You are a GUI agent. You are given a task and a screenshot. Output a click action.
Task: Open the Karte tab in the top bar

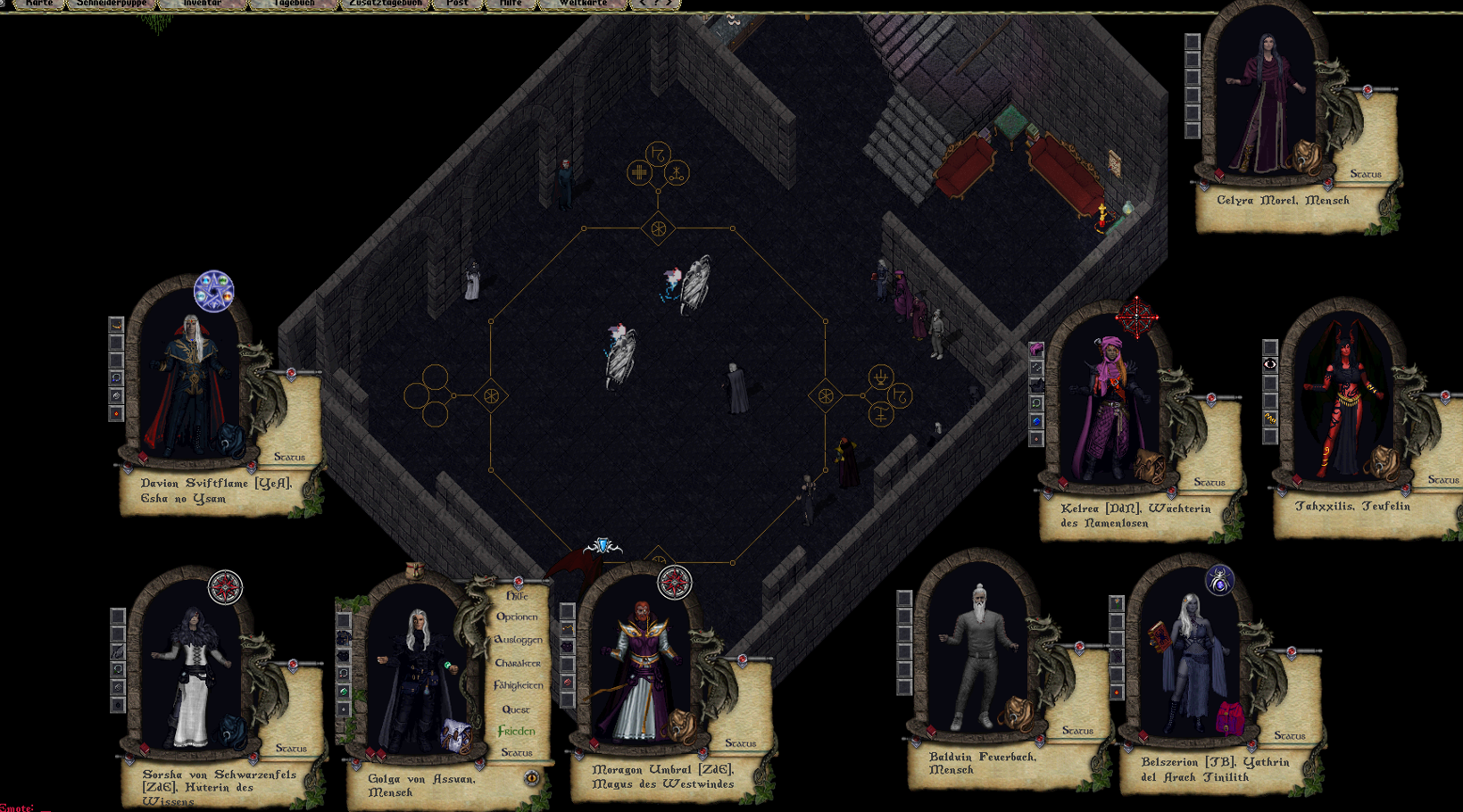38,4
